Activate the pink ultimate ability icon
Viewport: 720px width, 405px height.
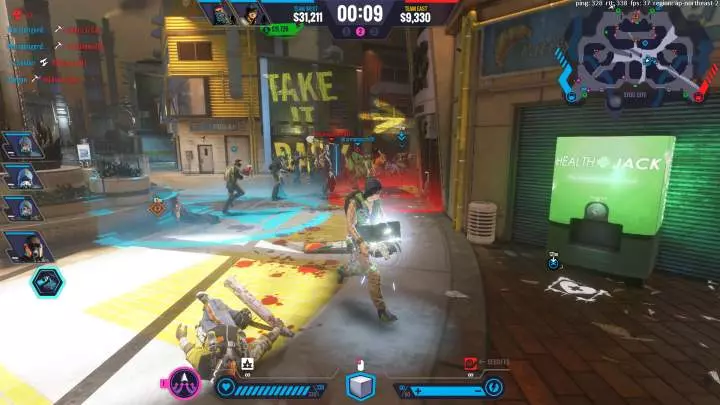[x=184, y=385]
